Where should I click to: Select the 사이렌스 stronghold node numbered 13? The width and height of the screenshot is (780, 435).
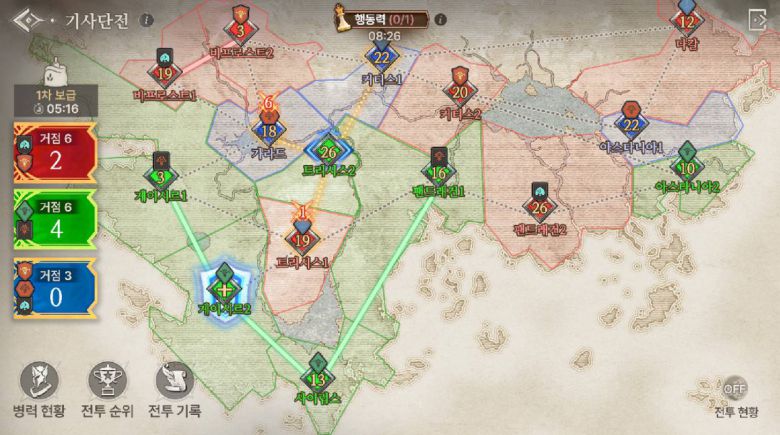pyautogui.click(x=319, y=378)
